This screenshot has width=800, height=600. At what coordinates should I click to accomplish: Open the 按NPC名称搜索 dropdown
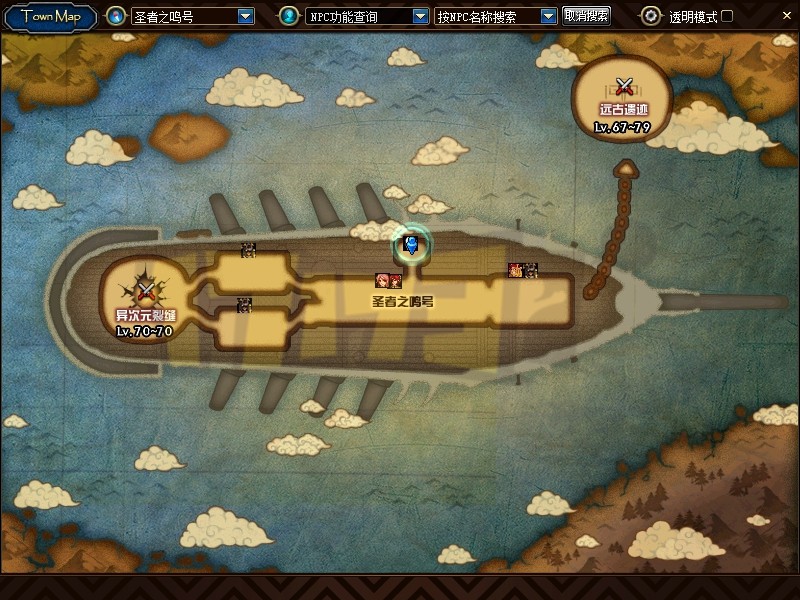548,16
